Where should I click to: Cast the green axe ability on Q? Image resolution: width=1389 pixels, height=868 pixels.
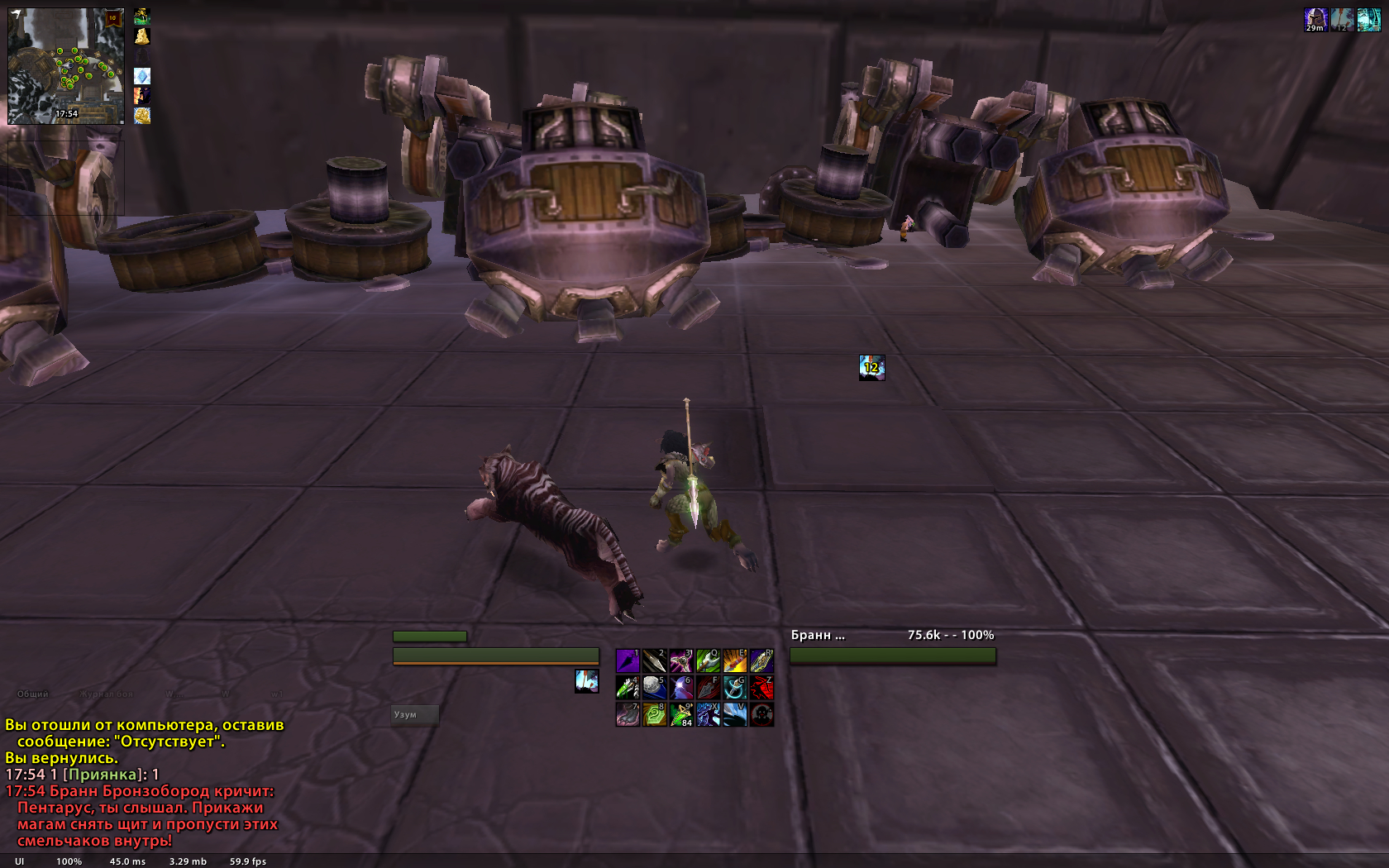[x=708, y=661]
